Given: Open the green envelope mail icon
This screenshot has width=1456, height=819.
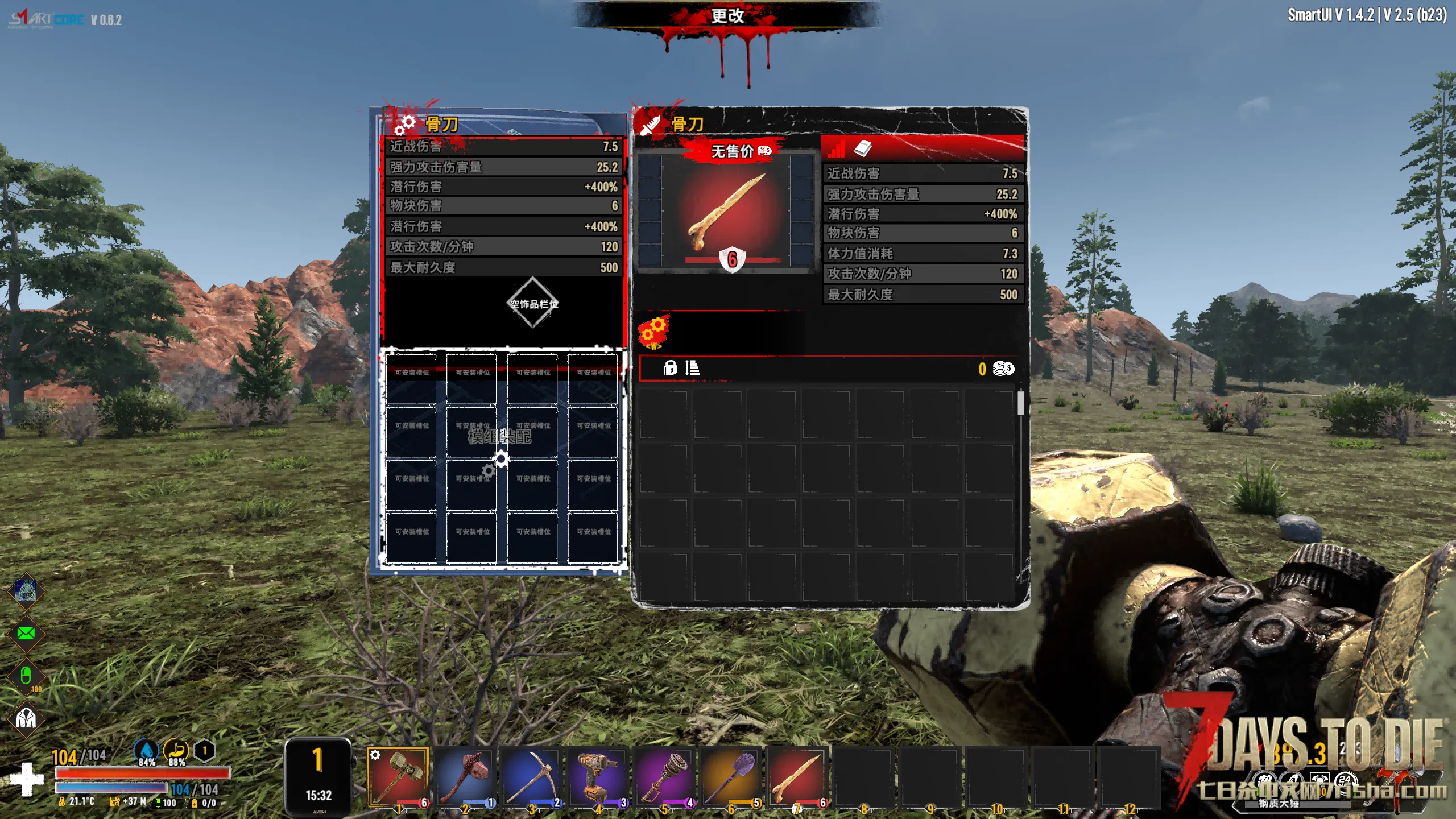Looking at the screenshot, I should [x=26, y=633].
